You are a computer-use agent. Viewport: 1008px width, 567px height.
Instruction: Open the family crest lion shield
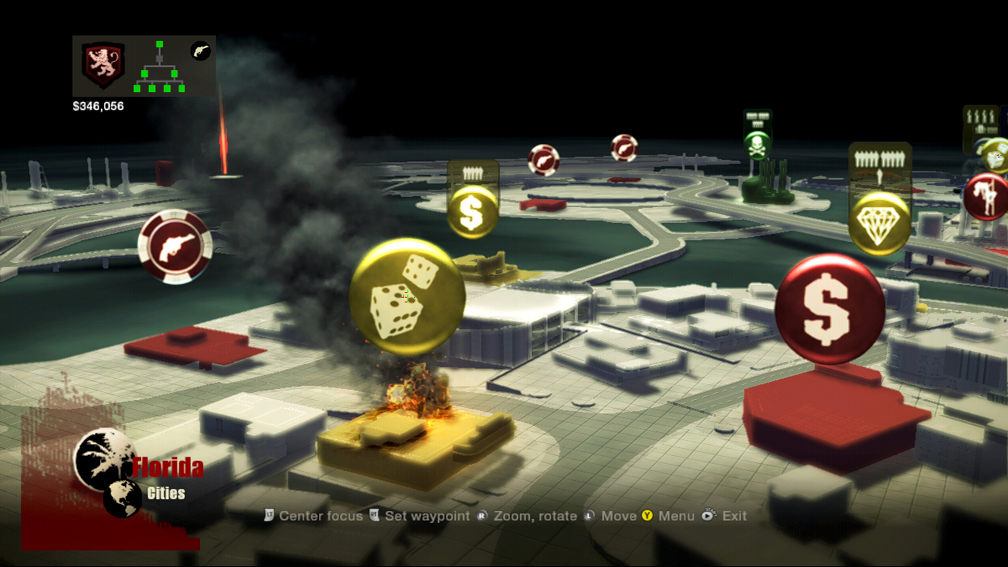tap(103, 67)
